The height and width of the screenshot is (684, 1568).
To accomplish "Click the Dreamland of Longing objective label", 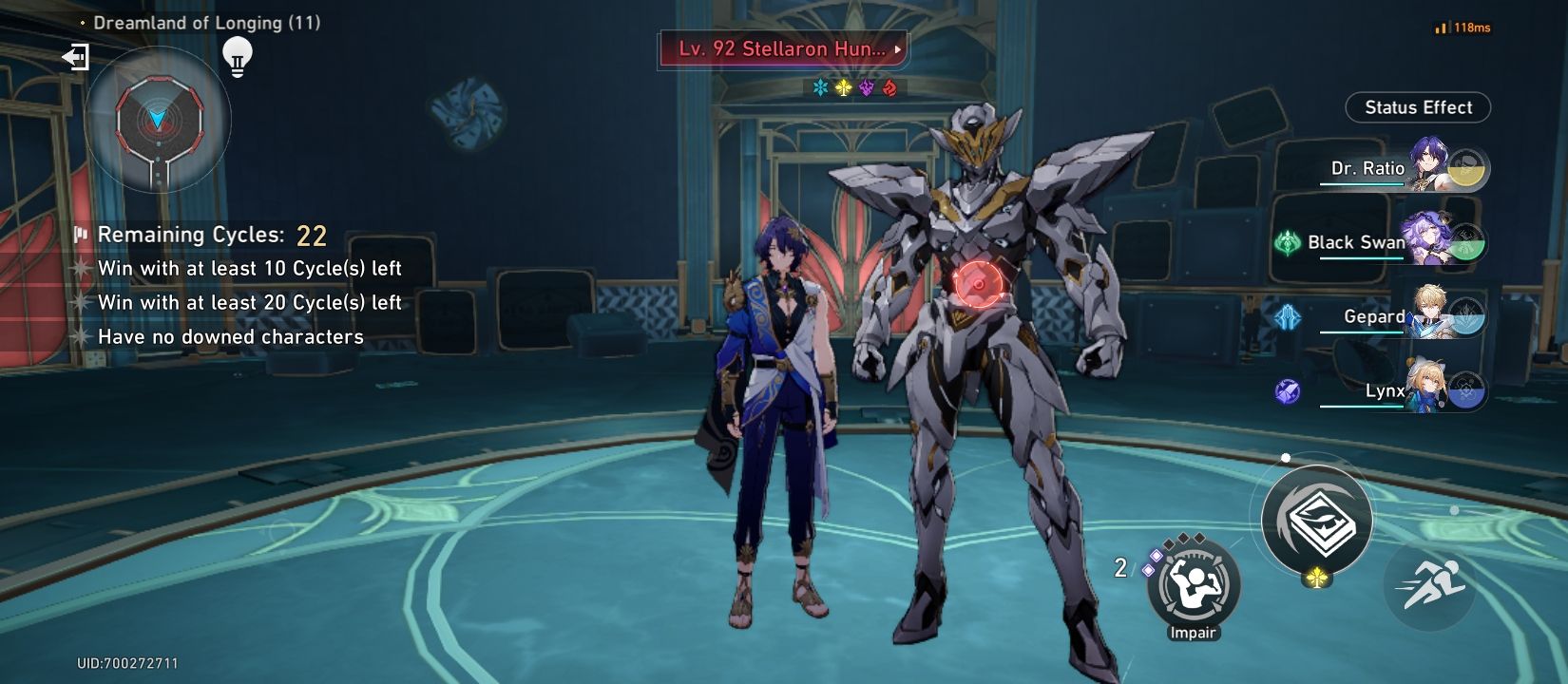I will [x=205, y=26].
